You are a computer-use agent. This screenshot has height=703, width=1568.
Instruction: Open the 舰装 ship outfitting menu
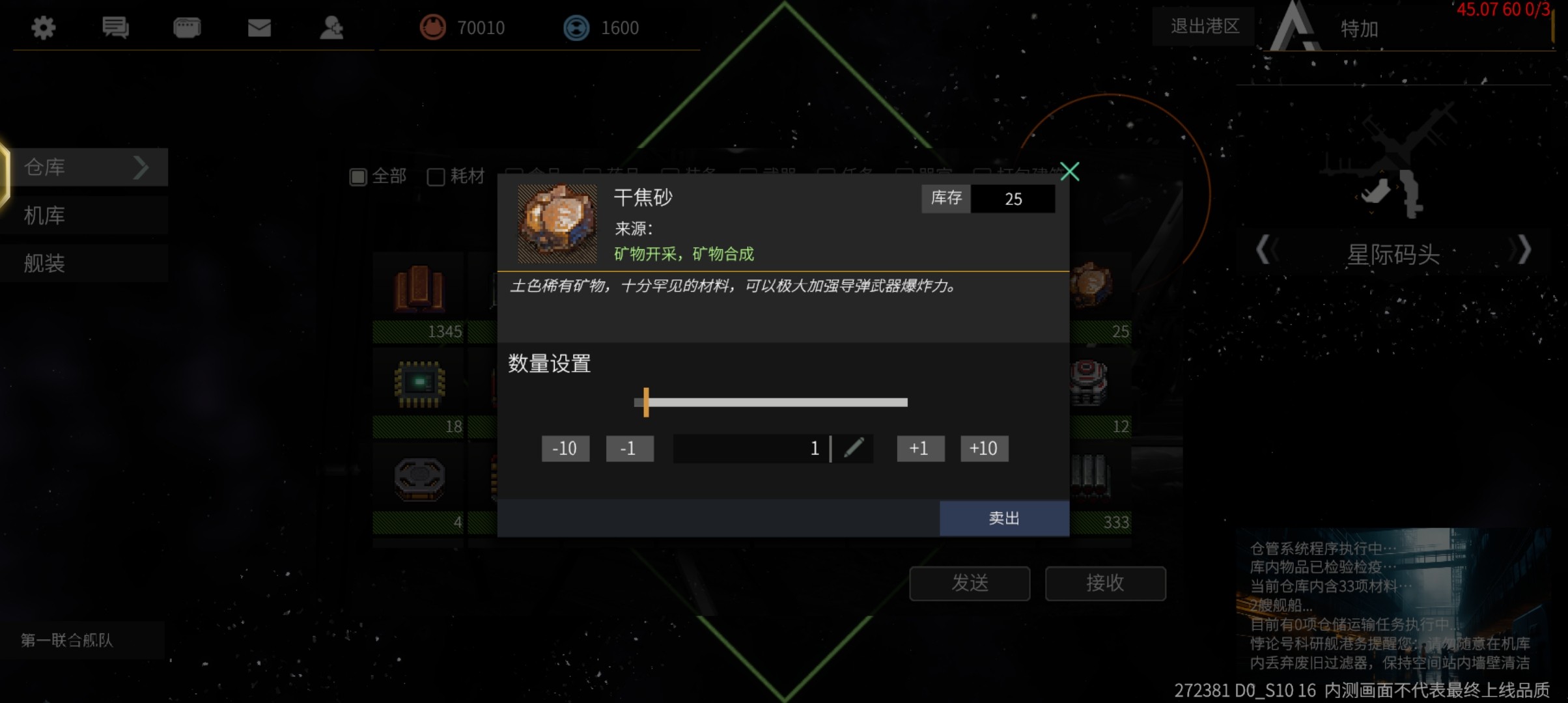click(85, 264)
